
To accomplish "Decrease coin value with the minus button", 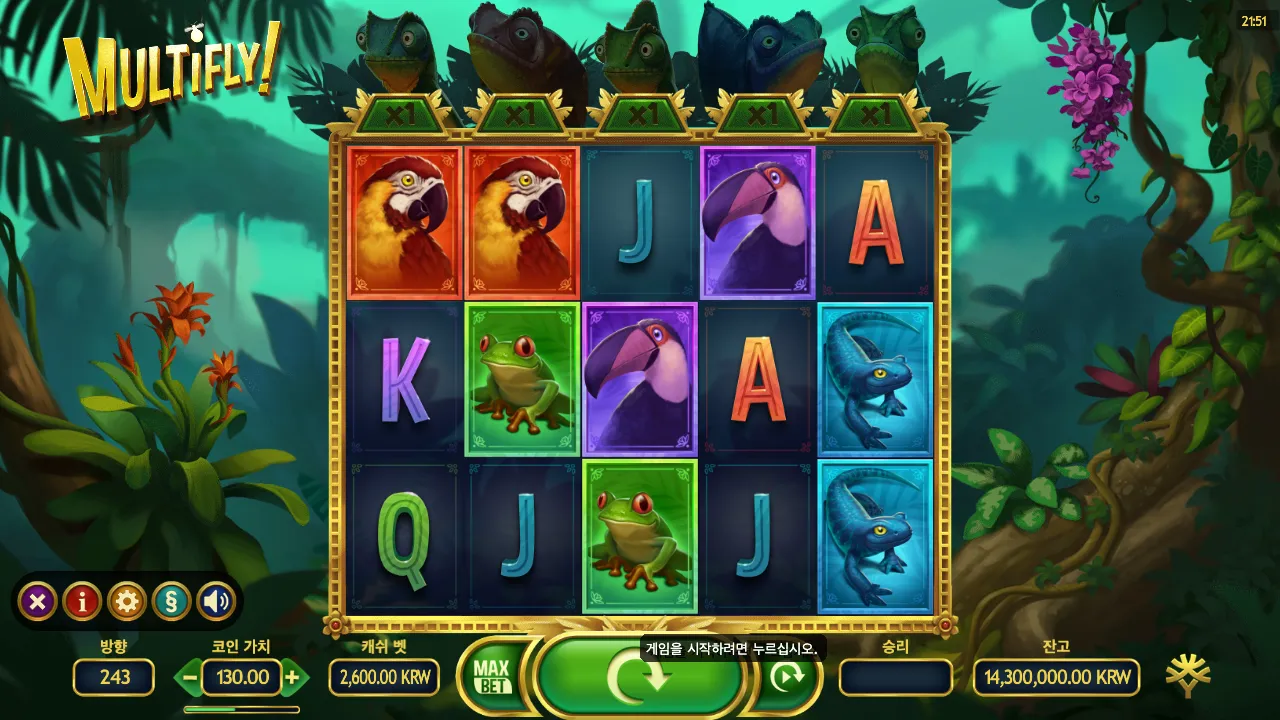I will coord(190,677).
